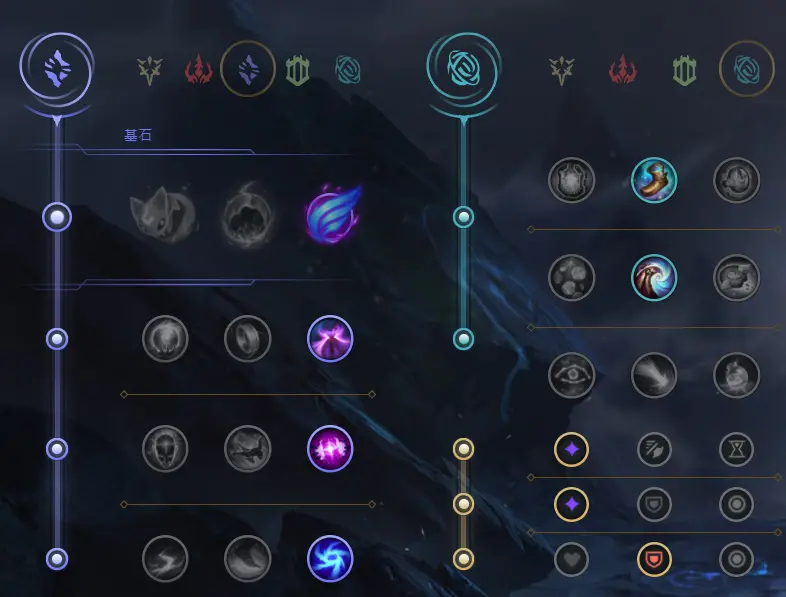Choose the Waterwalking rune

[x=248, y=558]
